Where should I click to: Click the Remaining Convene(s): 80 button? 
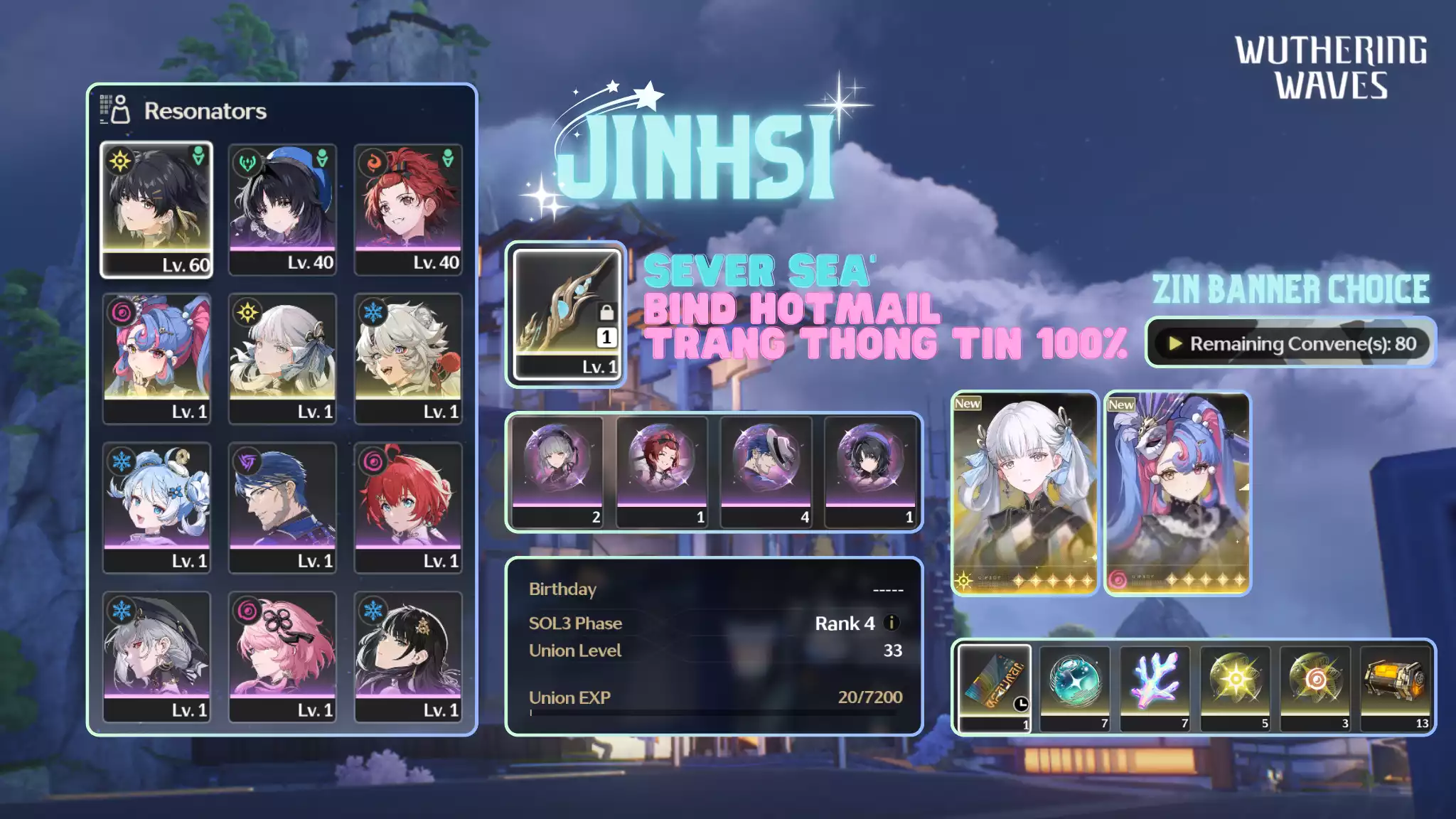pos(1290,343)
